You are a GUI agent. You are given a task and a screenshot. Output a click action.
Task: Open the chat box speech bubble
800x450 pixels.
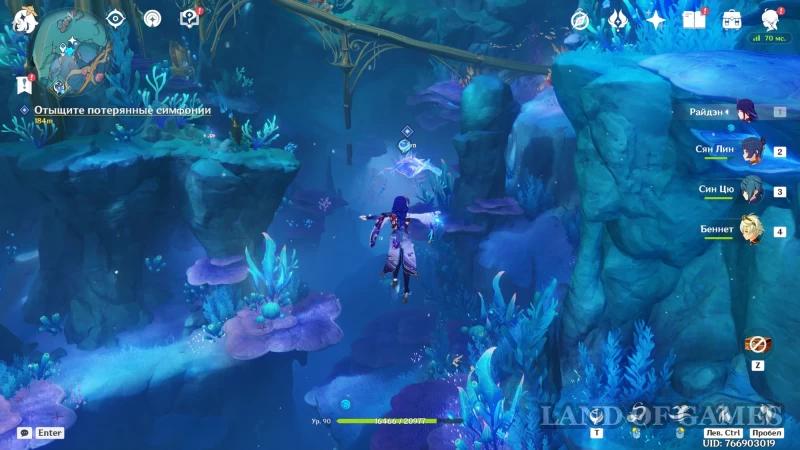click(x=24, y=433)
